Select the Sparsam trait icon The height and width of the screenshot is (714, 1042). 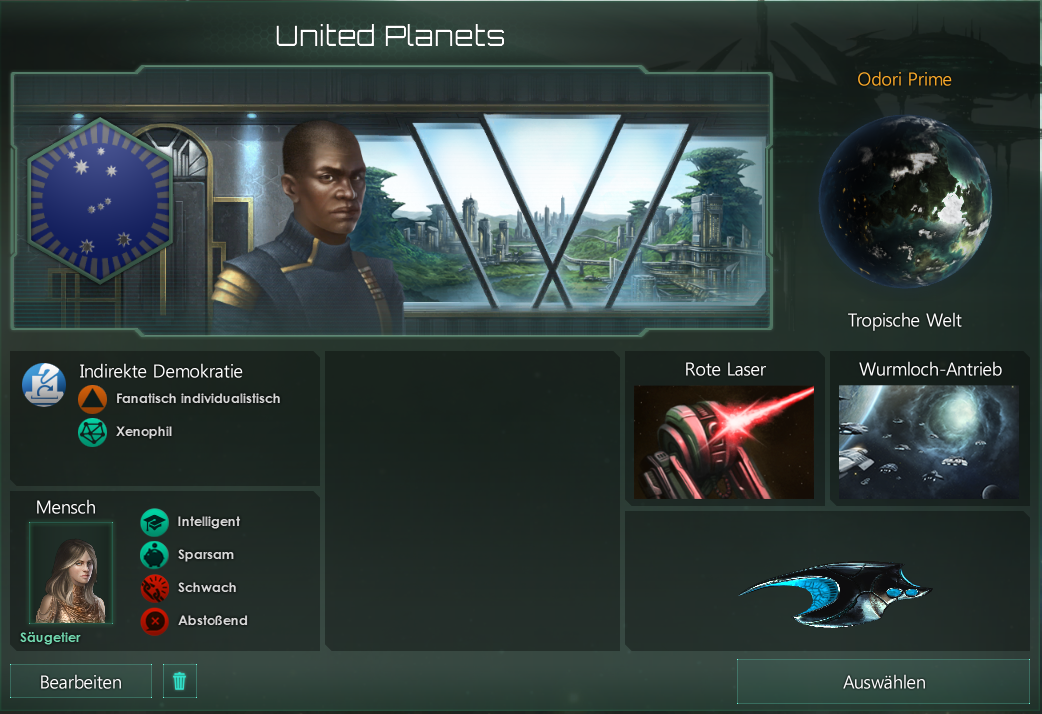pyautogui.click(x=154, y=555)
